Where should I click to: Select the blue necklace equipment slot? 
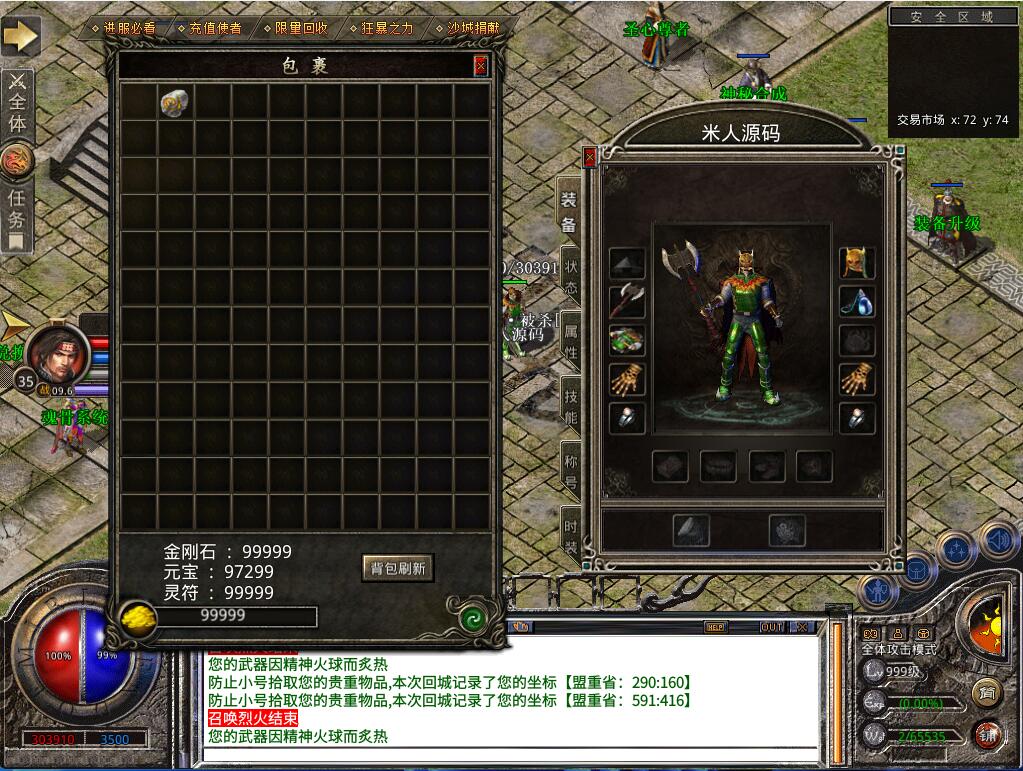click(x=857, y=301)
